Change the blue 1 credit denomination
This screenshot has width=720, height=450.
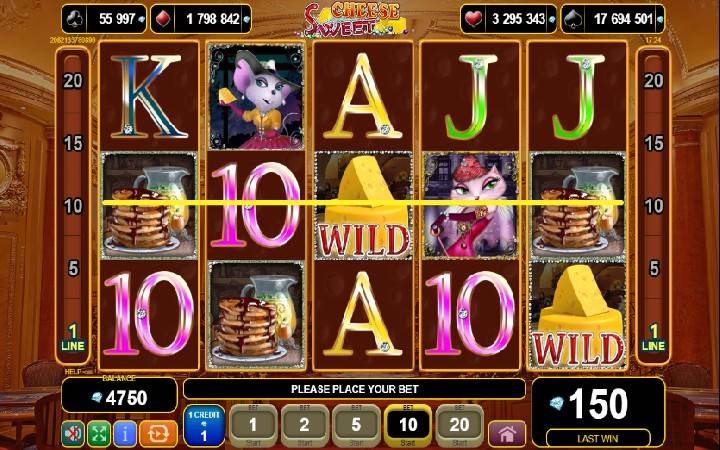(x=204, y=426)
